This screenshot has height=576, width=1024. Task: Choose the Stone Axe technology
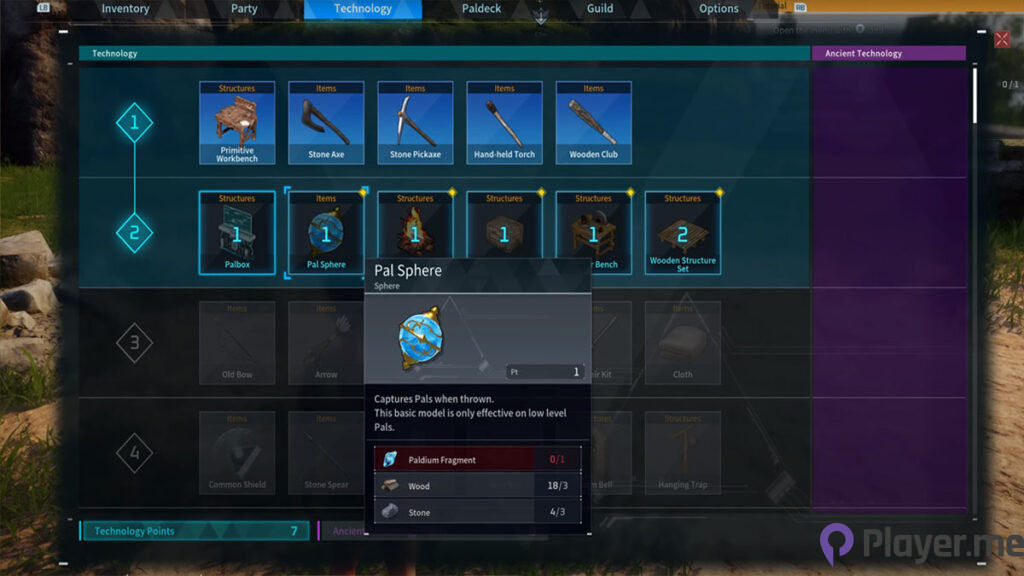point(326,123)
